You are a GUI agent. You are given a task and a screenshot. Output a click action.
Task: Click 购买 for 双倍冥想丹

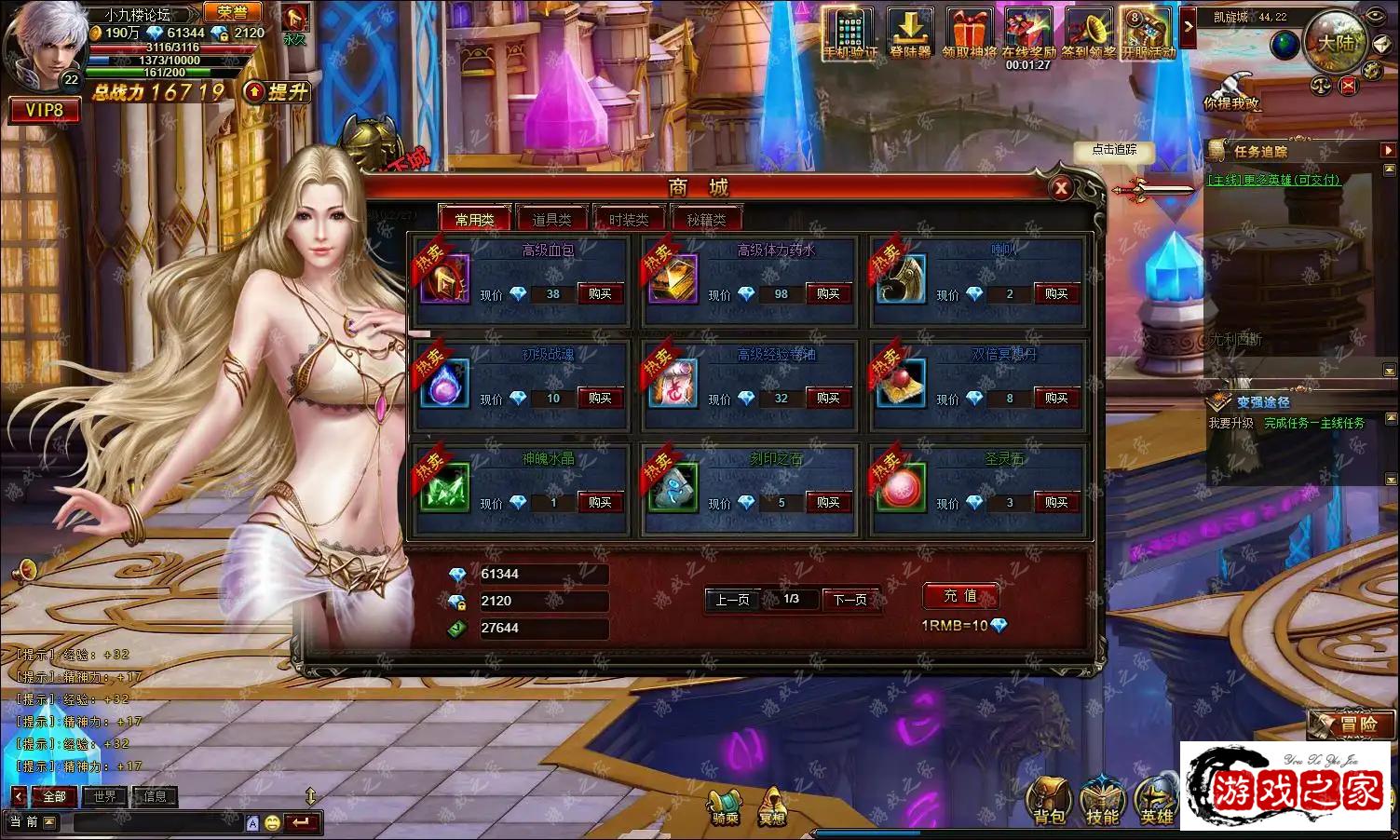coord(1056,398)
